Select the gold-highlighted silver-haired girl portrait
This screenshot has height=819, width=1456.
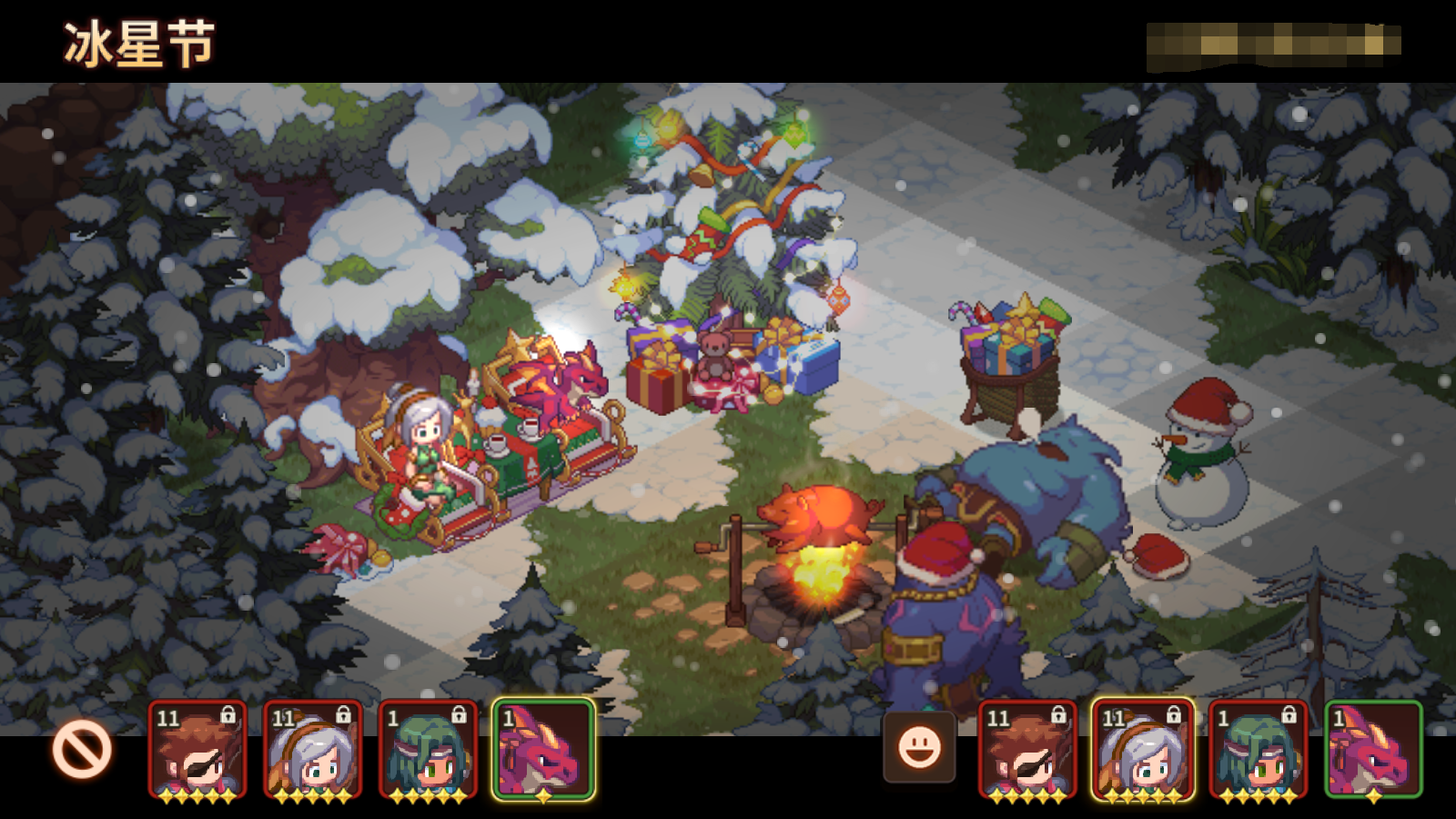click(1141, 751)
